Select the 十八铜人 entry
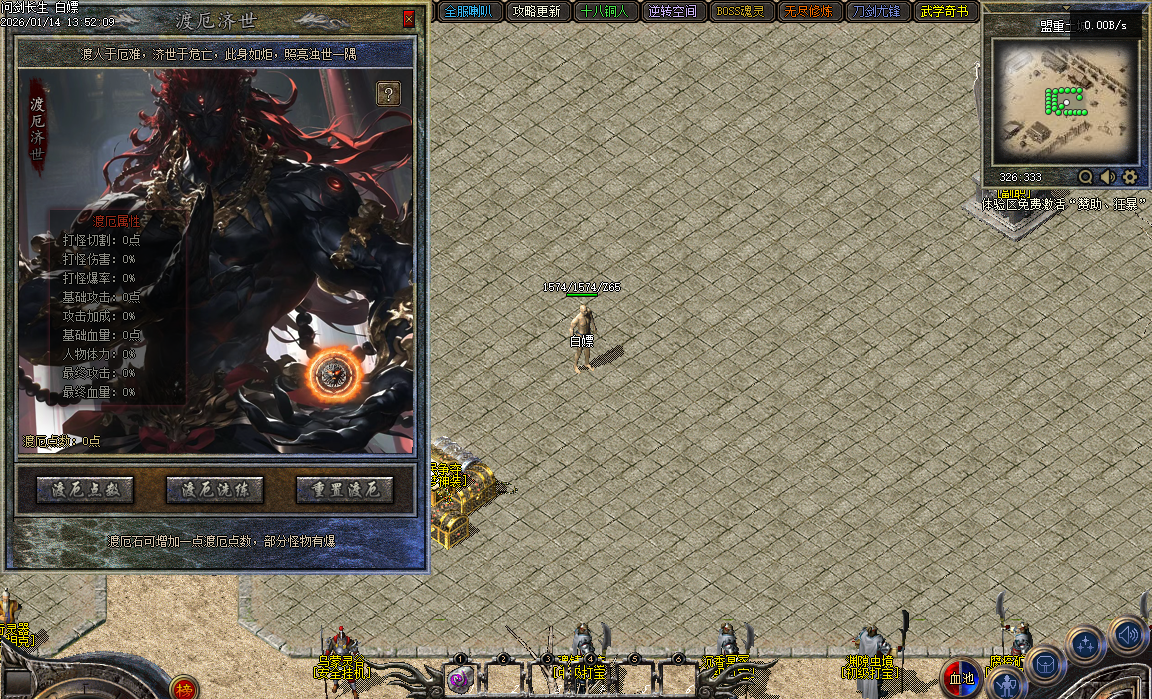This screenshot has width=1152, height=699. pyautogui.click(x=604, y=12)
